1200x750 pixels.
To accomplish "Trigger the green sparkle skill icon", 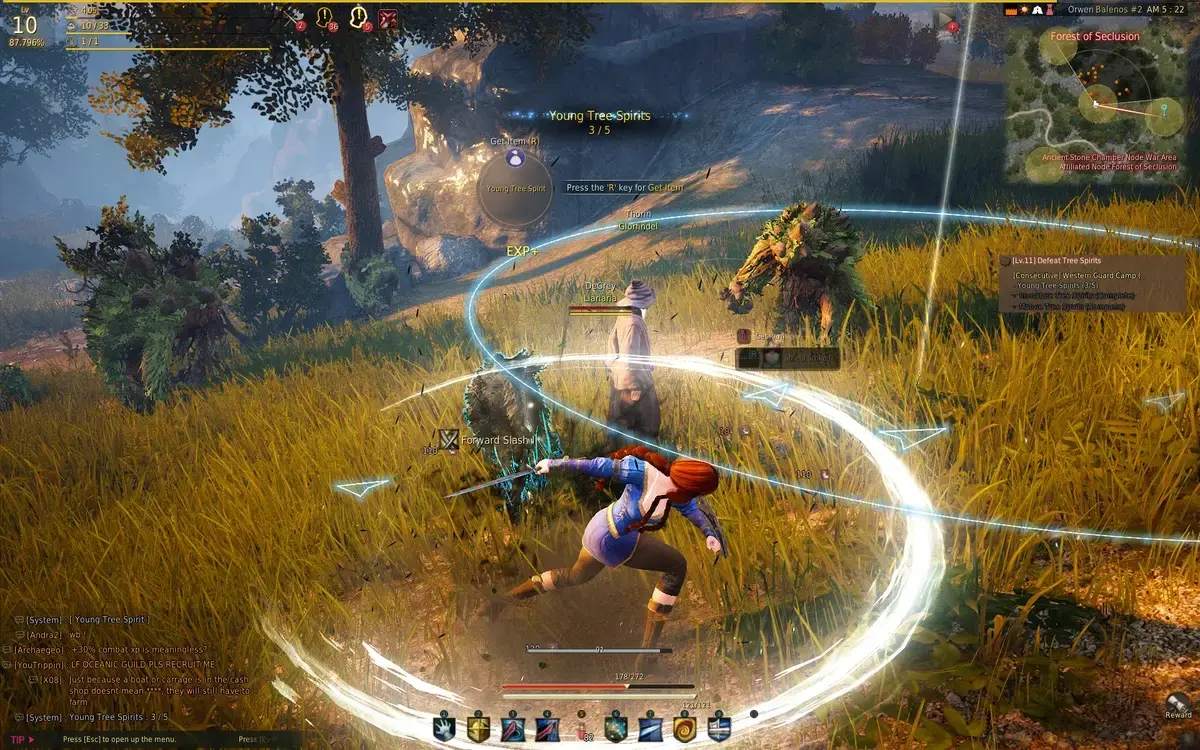I will 616,729.
